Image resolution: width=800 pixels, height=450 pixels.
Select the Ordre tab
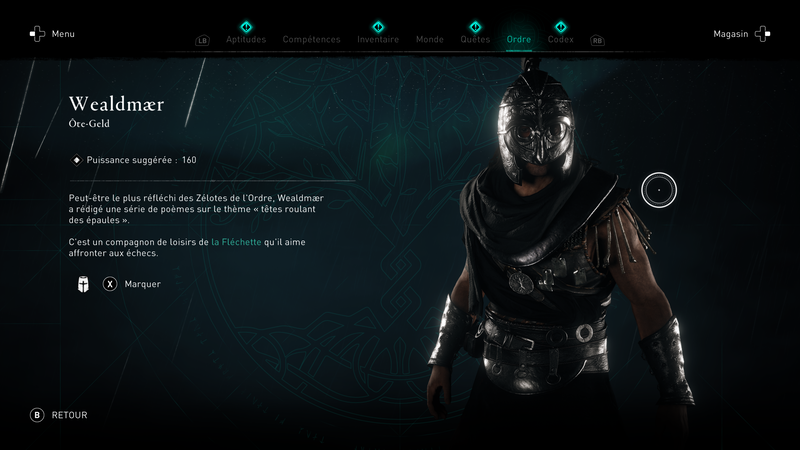pyautogui.click(x=519, y=40)
